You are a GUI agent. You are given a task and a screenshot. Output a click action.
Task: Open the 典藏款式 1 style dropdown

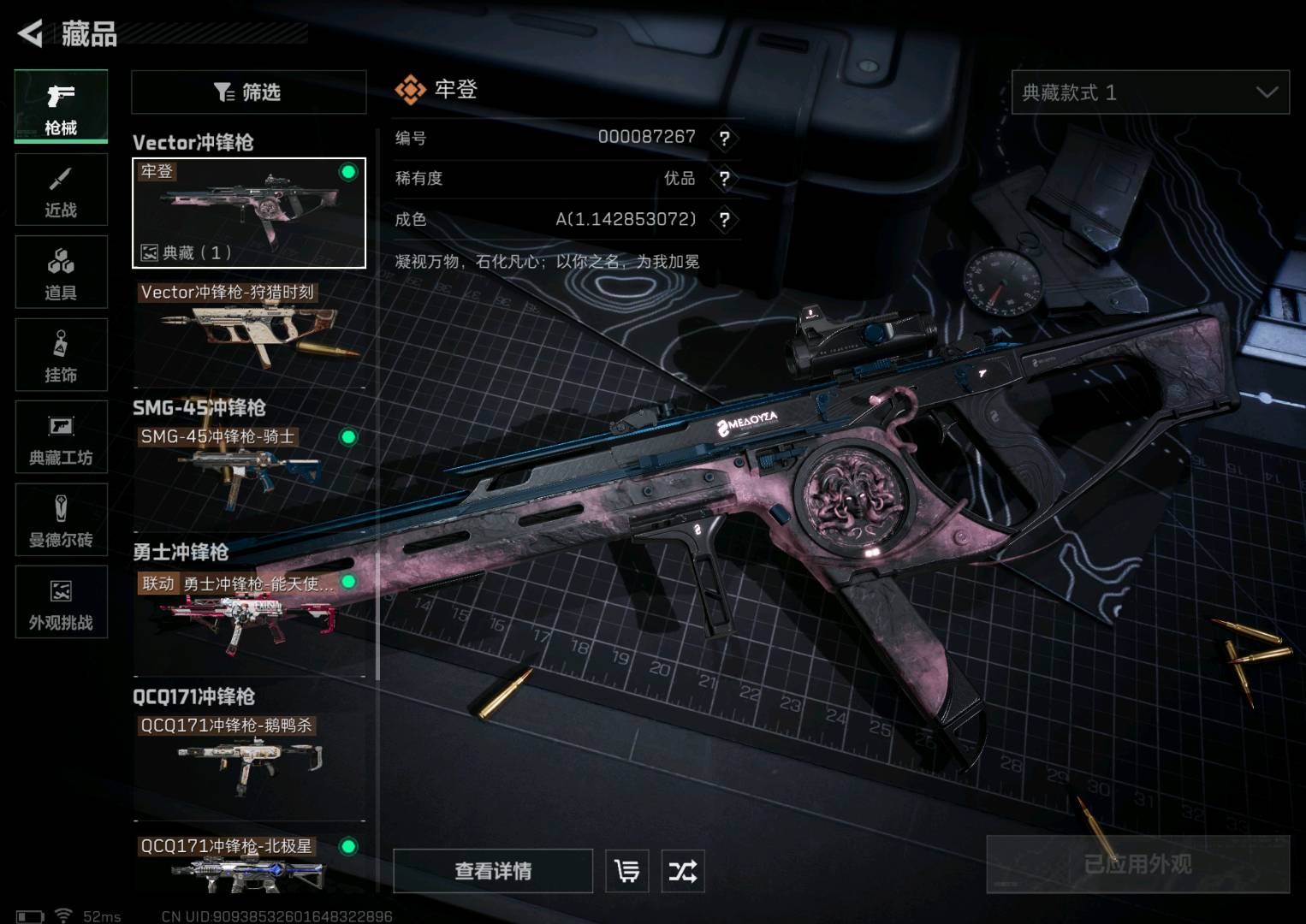pyautogui.click(x=1149, y=92)
